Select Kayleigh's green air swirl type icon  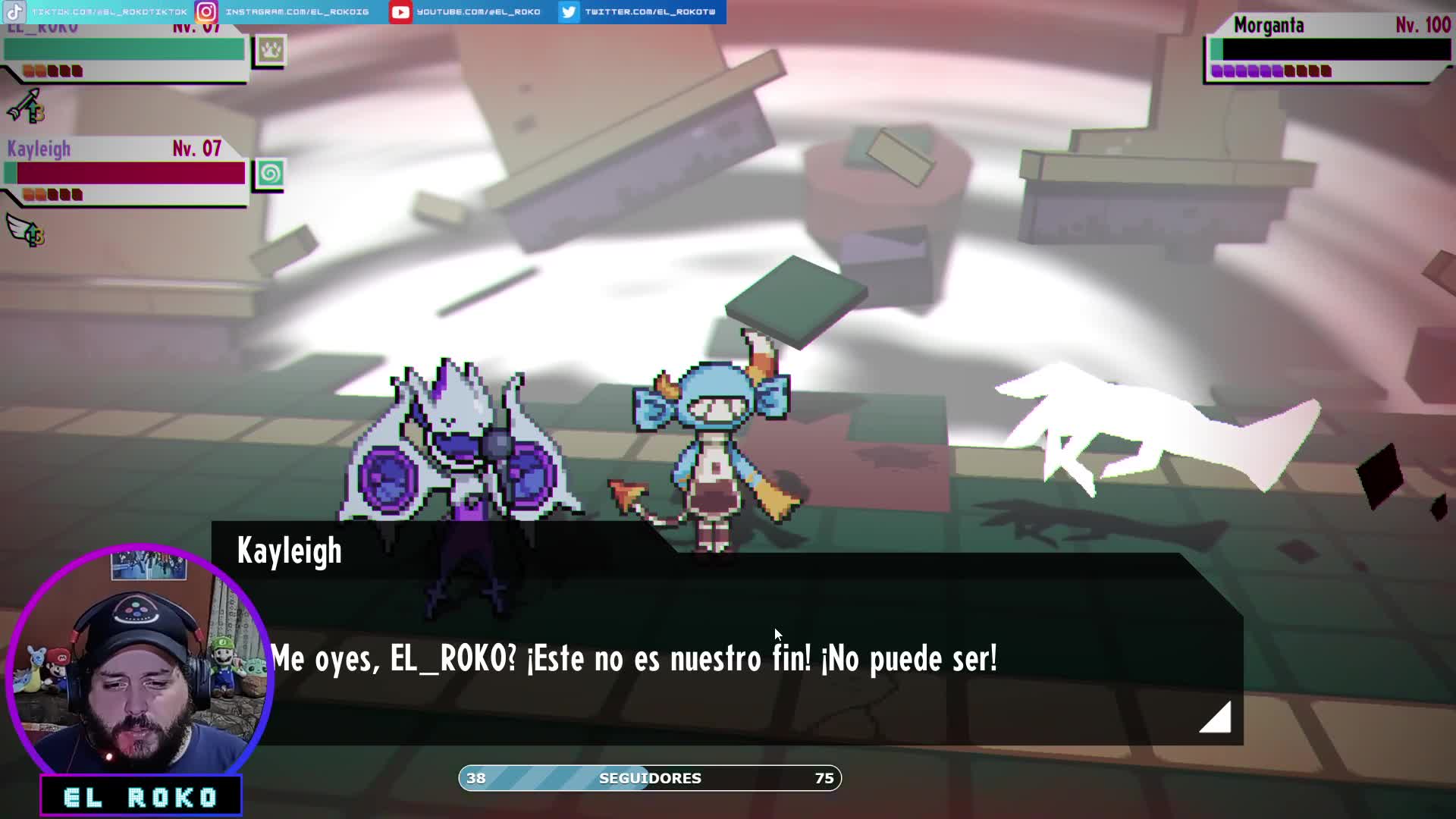[x=269, y=174]
